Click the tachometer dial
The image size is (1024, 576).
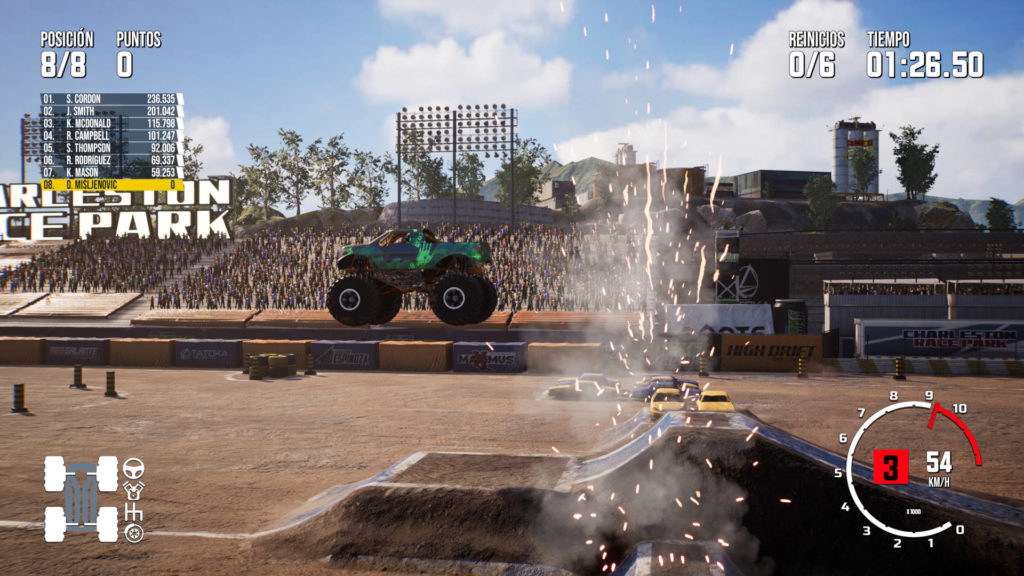click(x=907, y=468)
